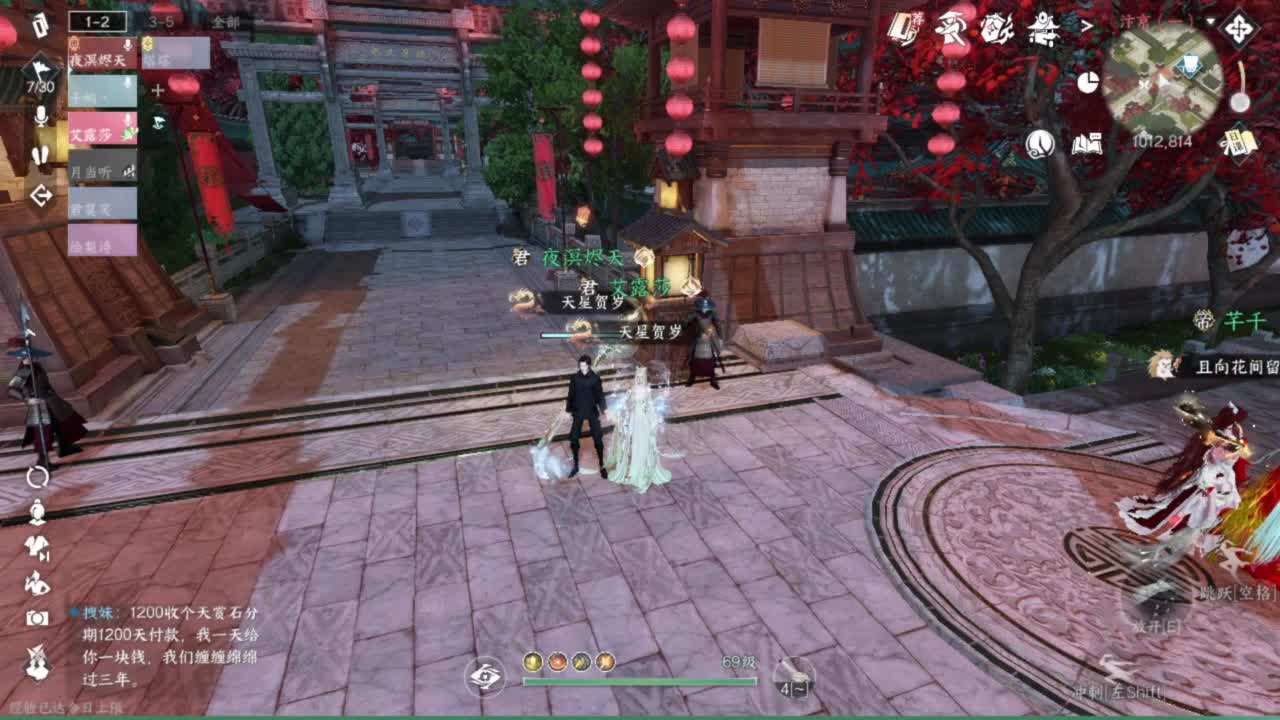Mute the microphone icon below the 7/30 counter

(x=40, y=118)
